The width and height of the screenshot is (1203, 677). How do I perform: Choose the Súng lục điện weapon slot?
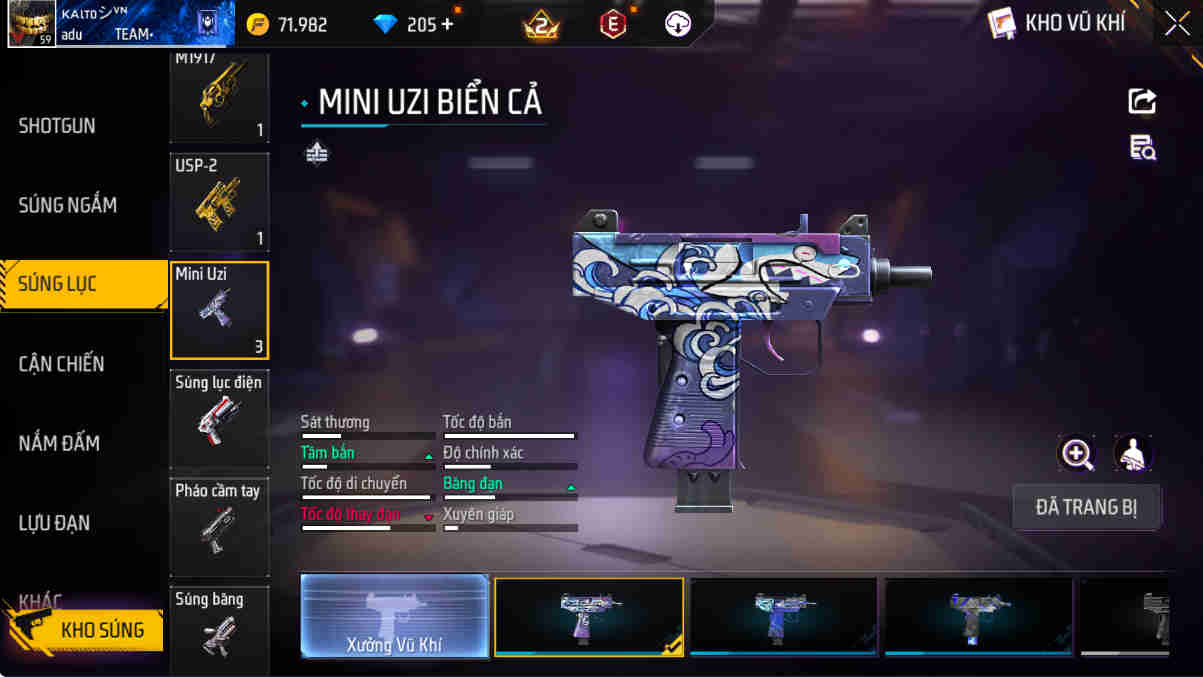219,418
